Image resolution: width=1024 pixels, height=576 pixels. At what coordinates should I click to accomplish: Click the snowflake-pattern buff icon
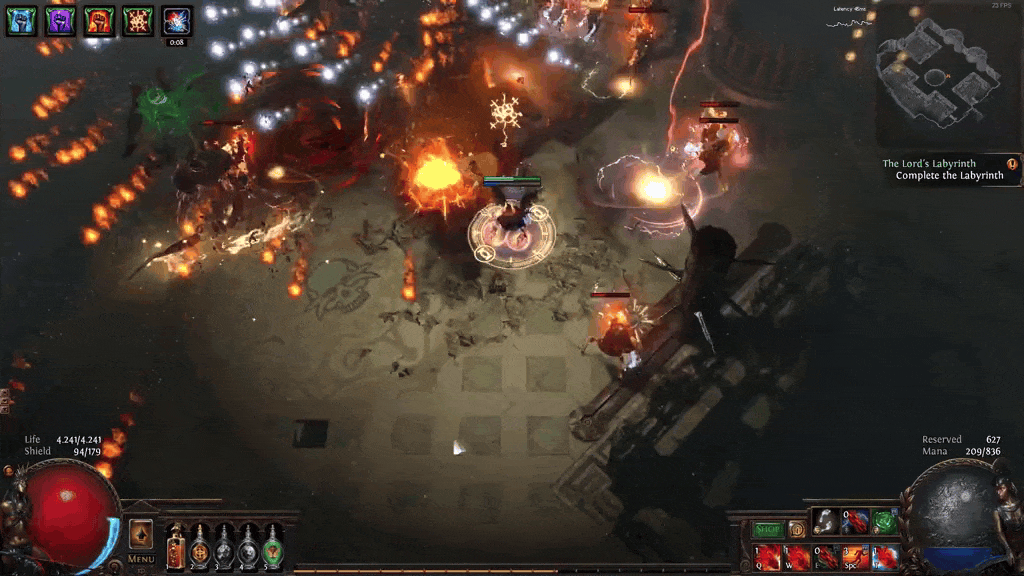tap(138, 20)
